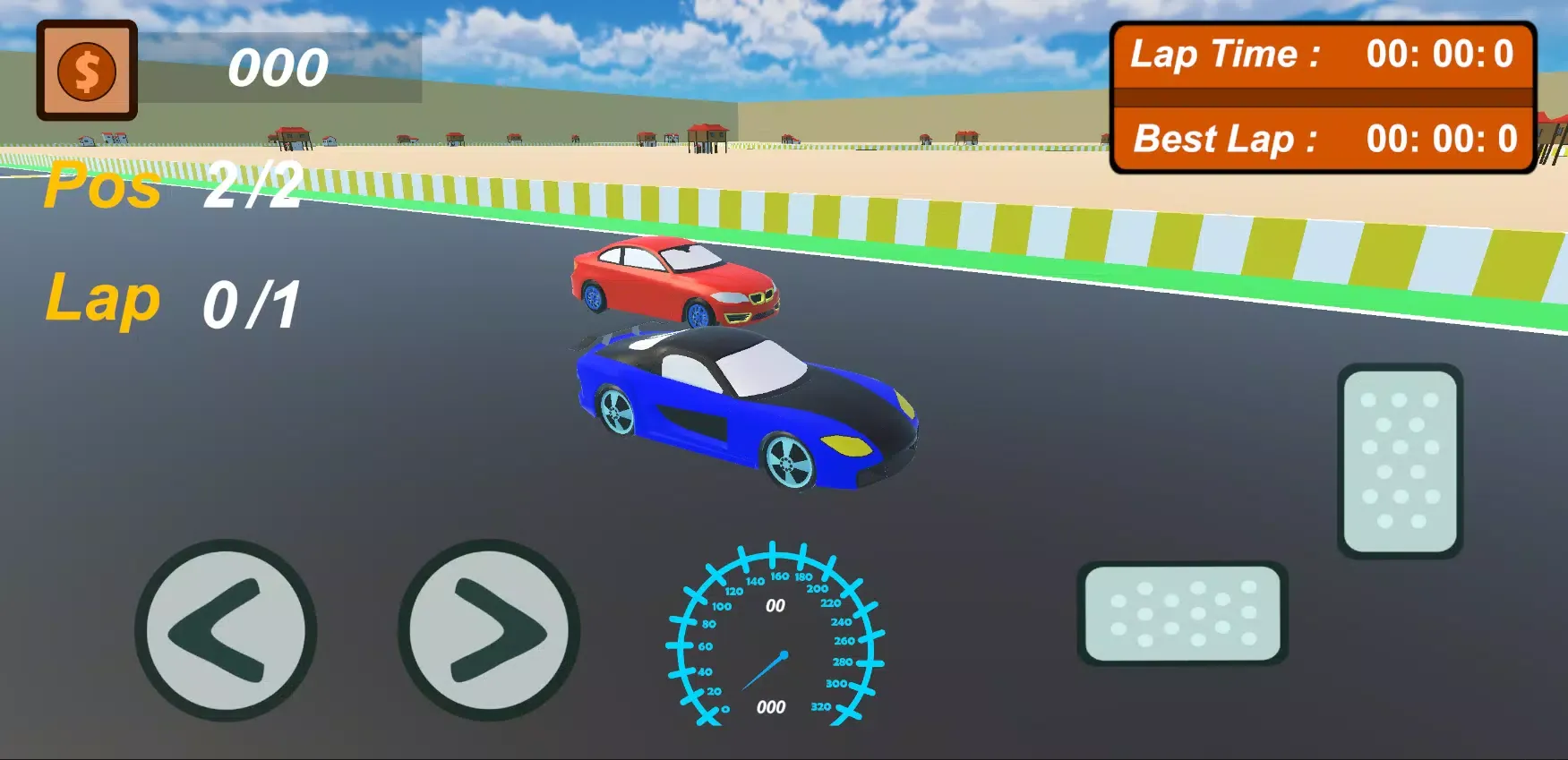Hit the wide brake pedal

(x=1182, y=613)
